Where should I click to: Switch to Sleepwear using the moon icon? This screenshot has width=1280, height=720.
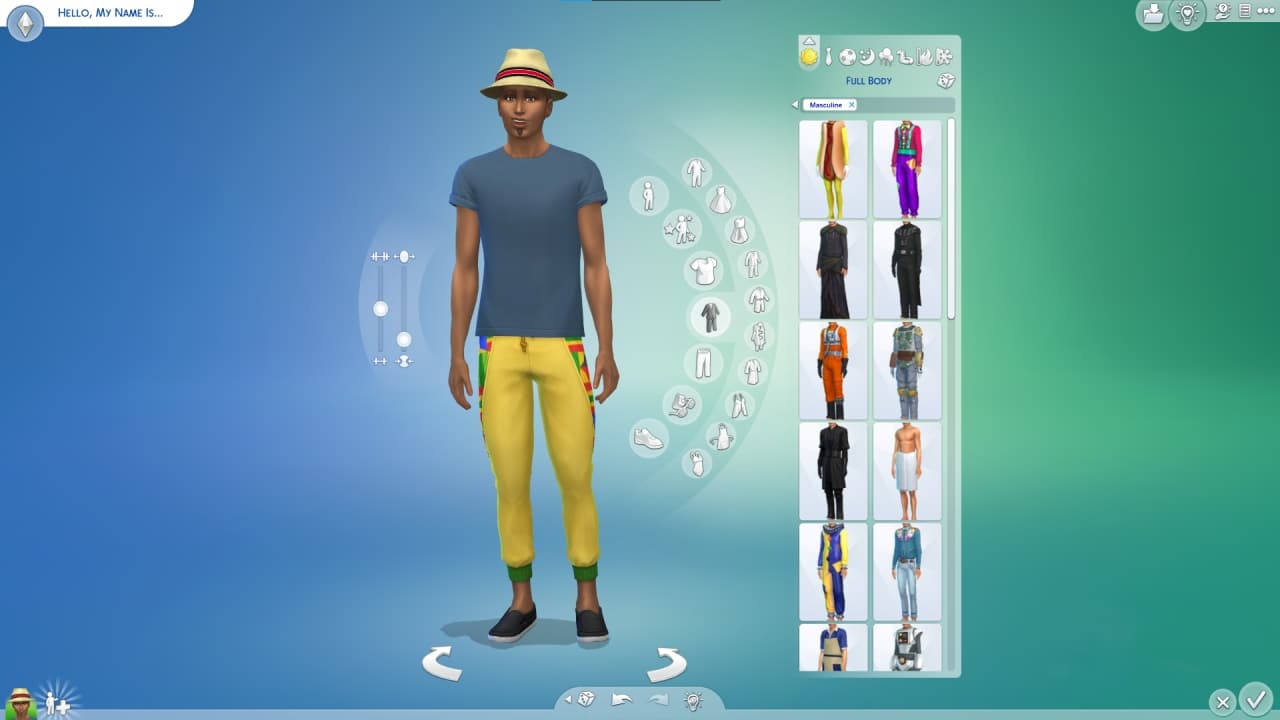click(865, 57)
